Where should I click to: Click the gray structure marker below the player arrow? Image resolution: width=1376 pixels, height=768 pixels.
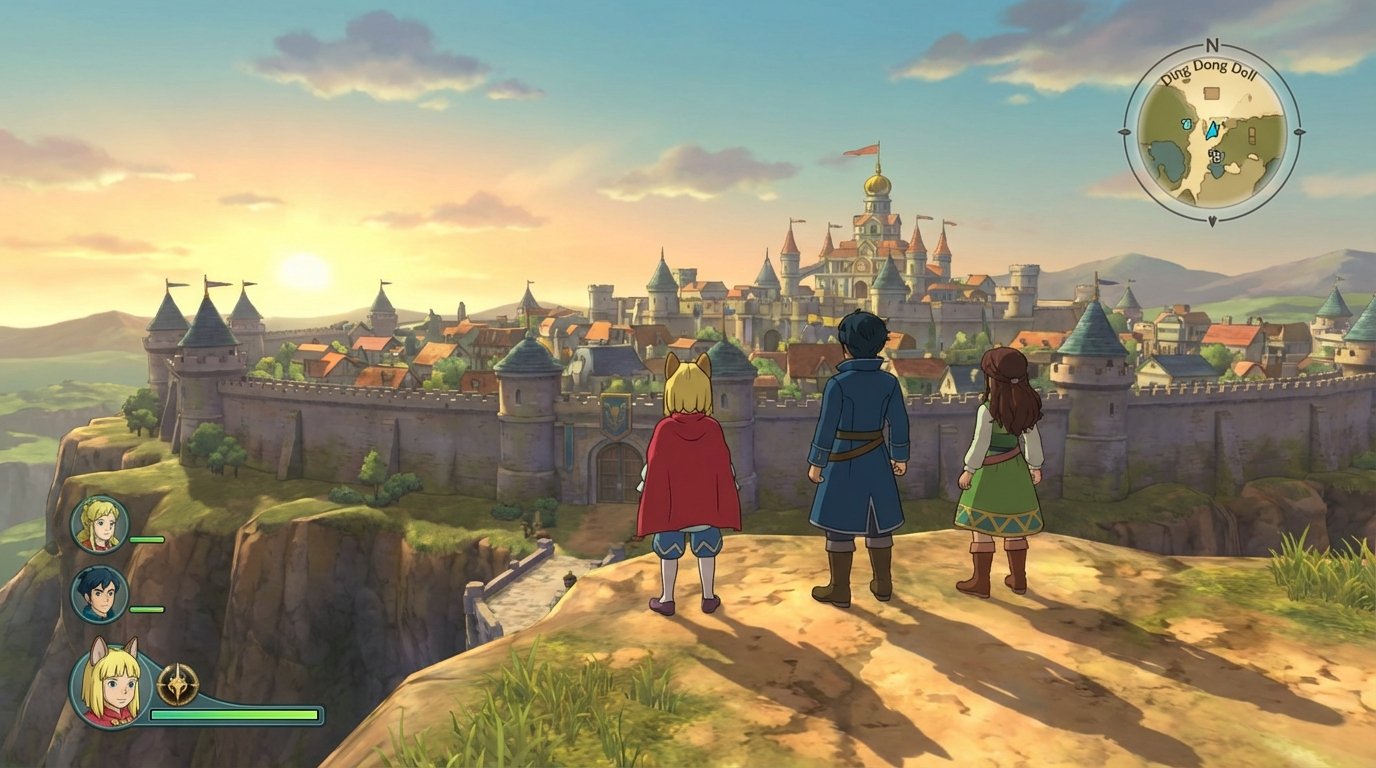pos(1215,154)
